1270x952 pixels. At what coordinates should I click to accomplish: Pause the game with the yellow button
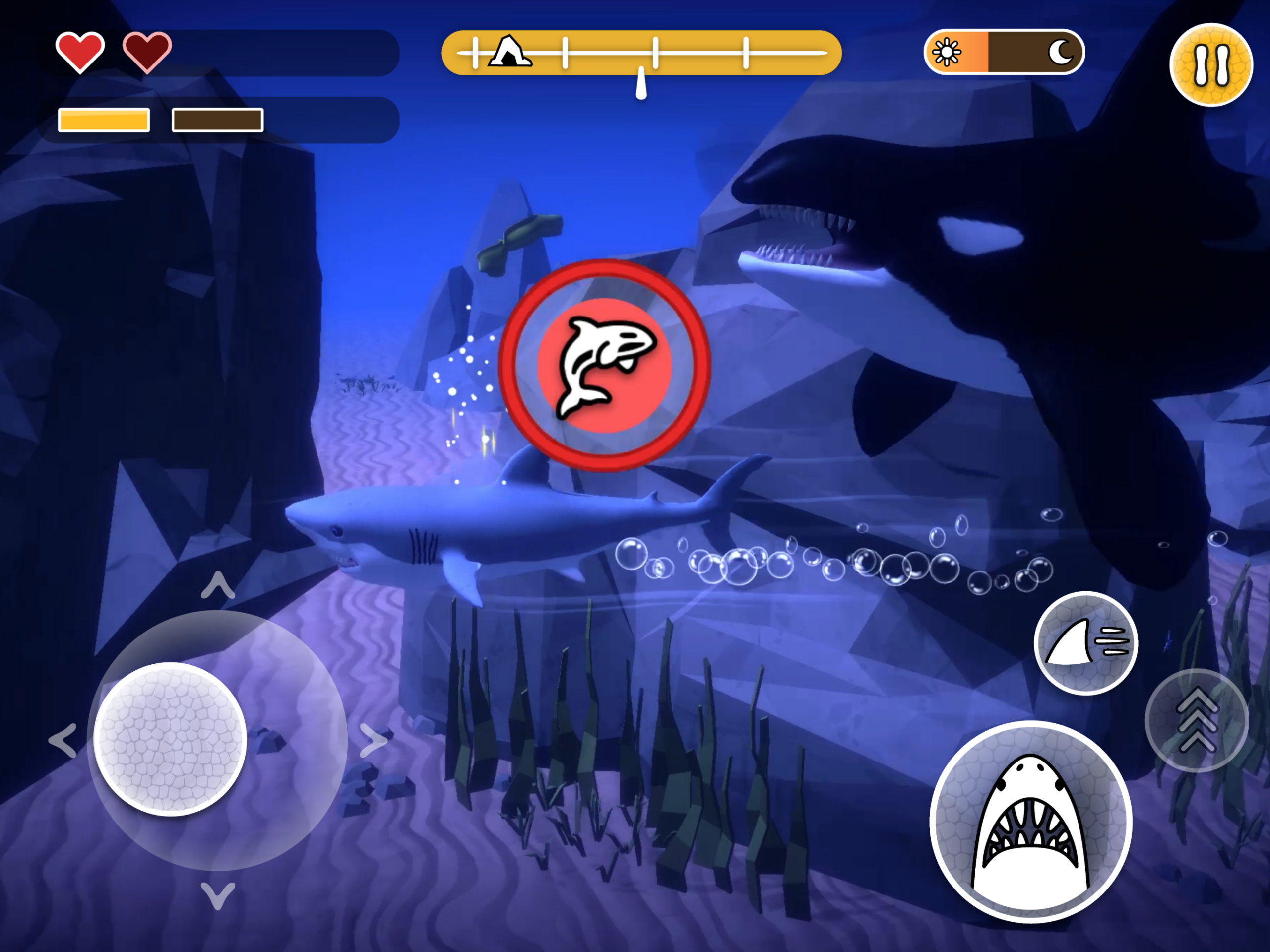(1211, 64)
